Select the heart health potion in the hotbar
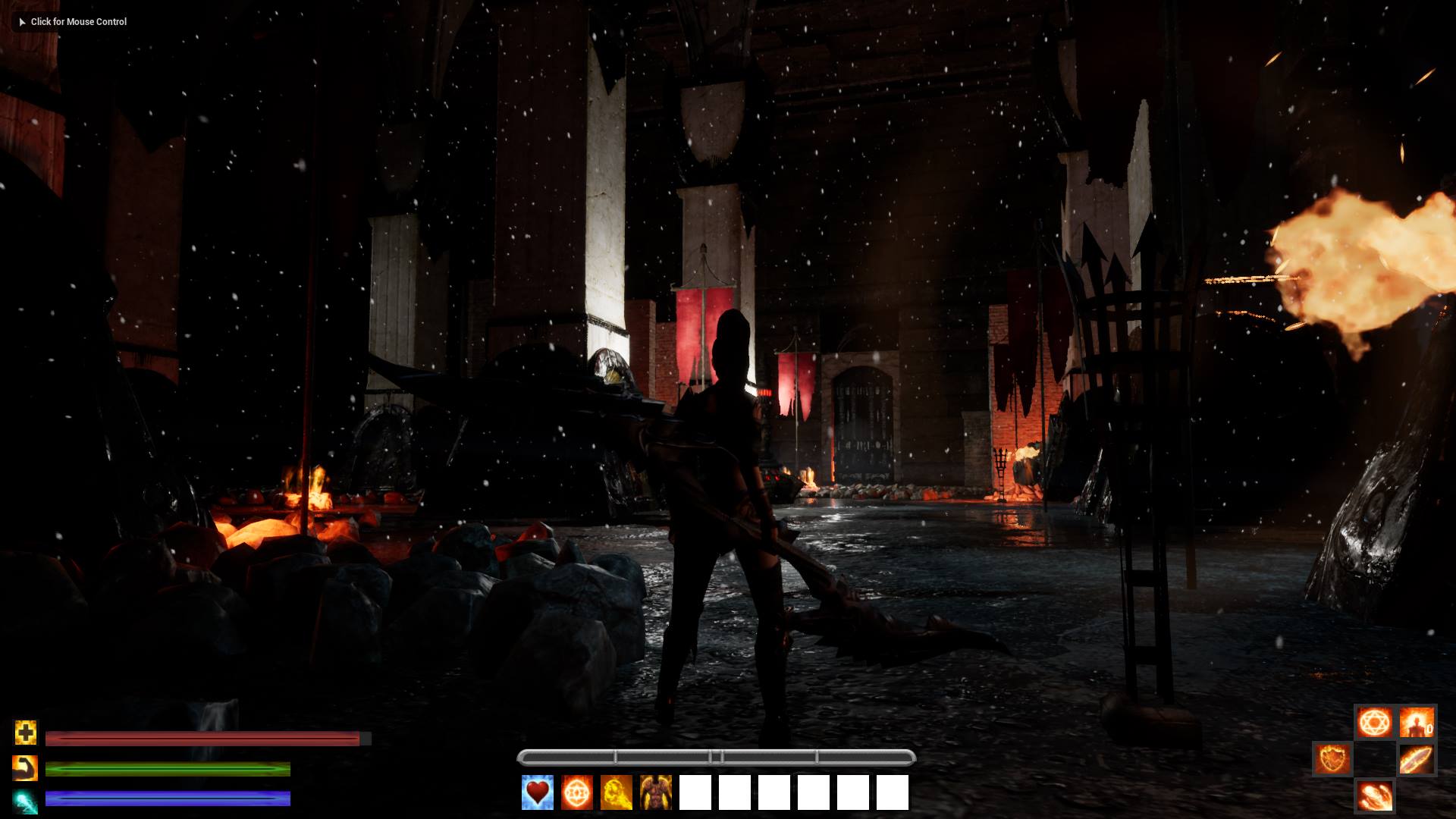 point(537,793)
